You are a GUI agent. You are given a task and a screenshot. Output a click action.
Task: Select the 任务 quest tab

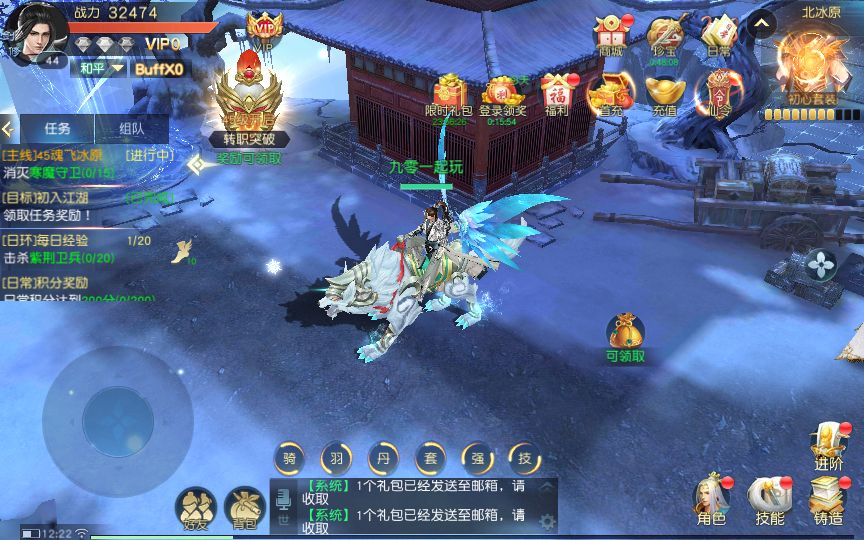pyautogui.click(x=57, y=128)
